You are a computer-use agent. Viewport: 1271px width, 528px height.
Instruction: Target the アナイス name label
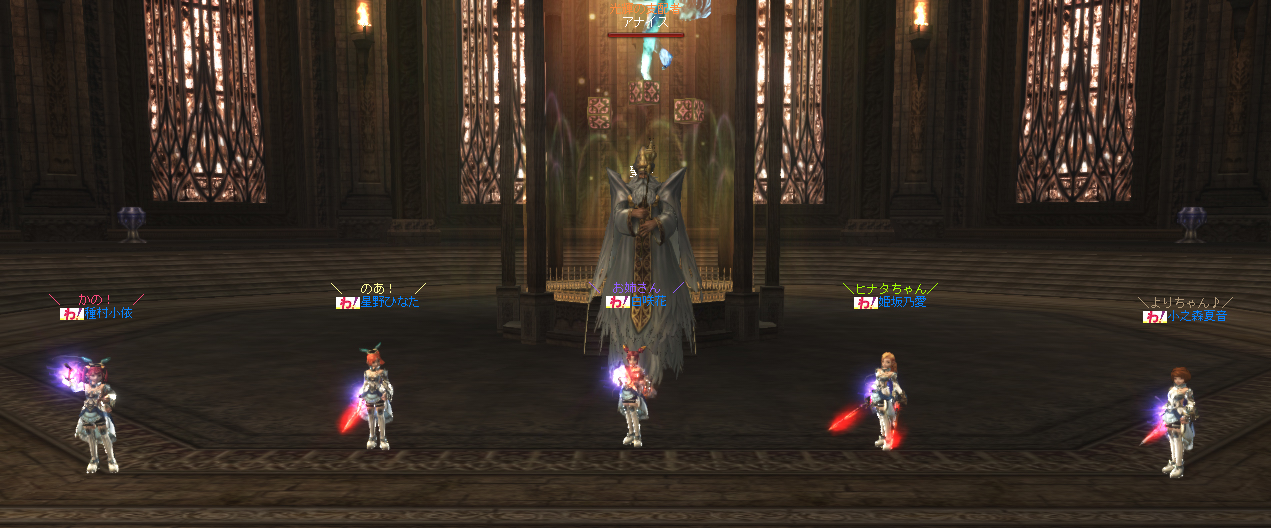click(x=645, y=22)
